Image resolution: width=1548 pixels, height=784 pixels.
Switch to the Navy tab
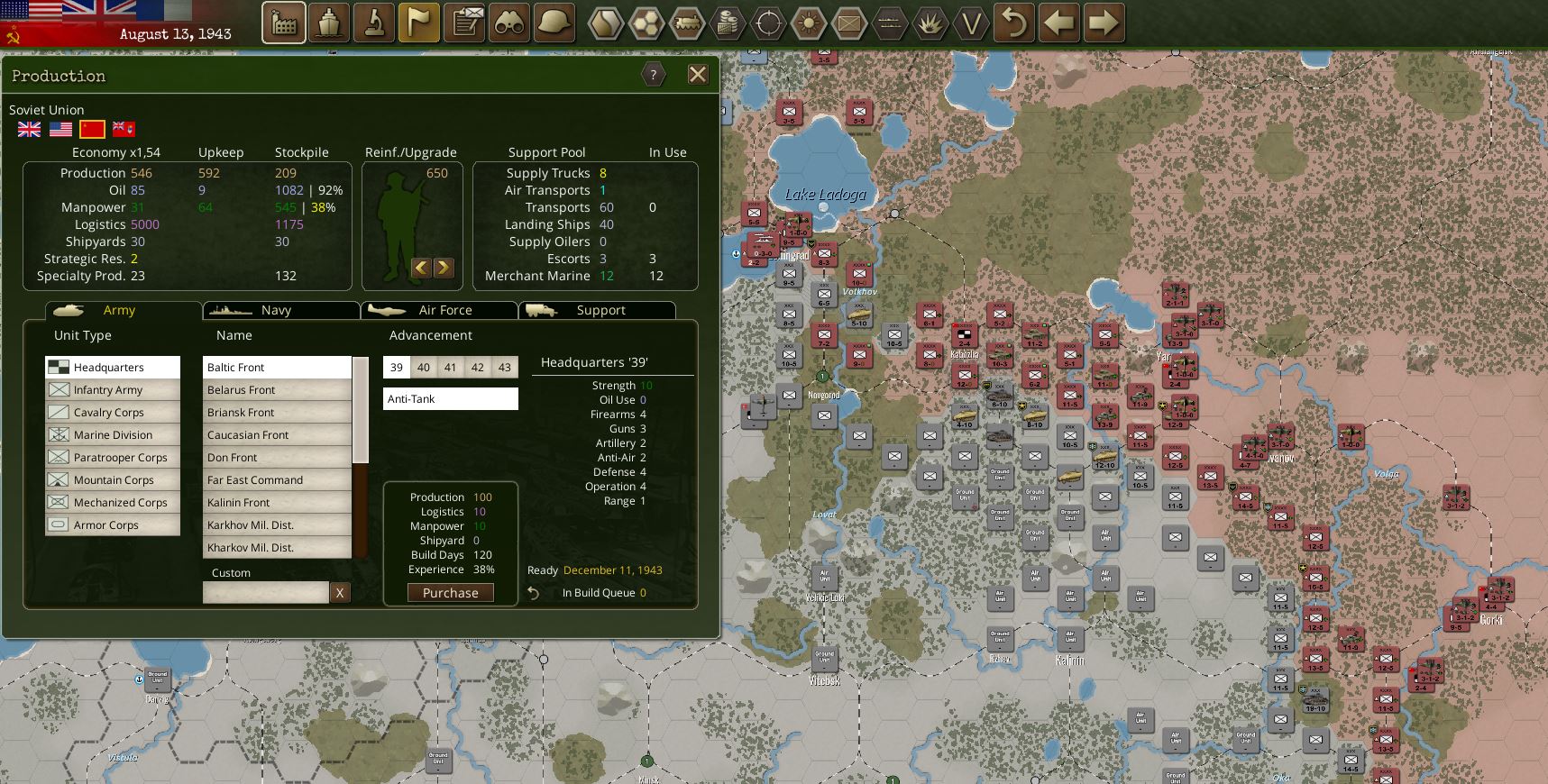[276, 310]
